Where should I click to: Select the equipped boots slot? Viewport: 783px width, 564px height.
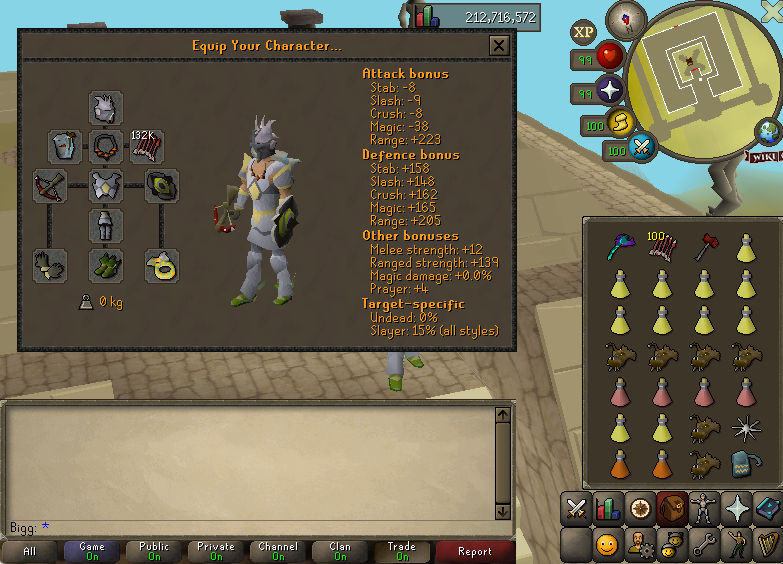tap(106, 265)
